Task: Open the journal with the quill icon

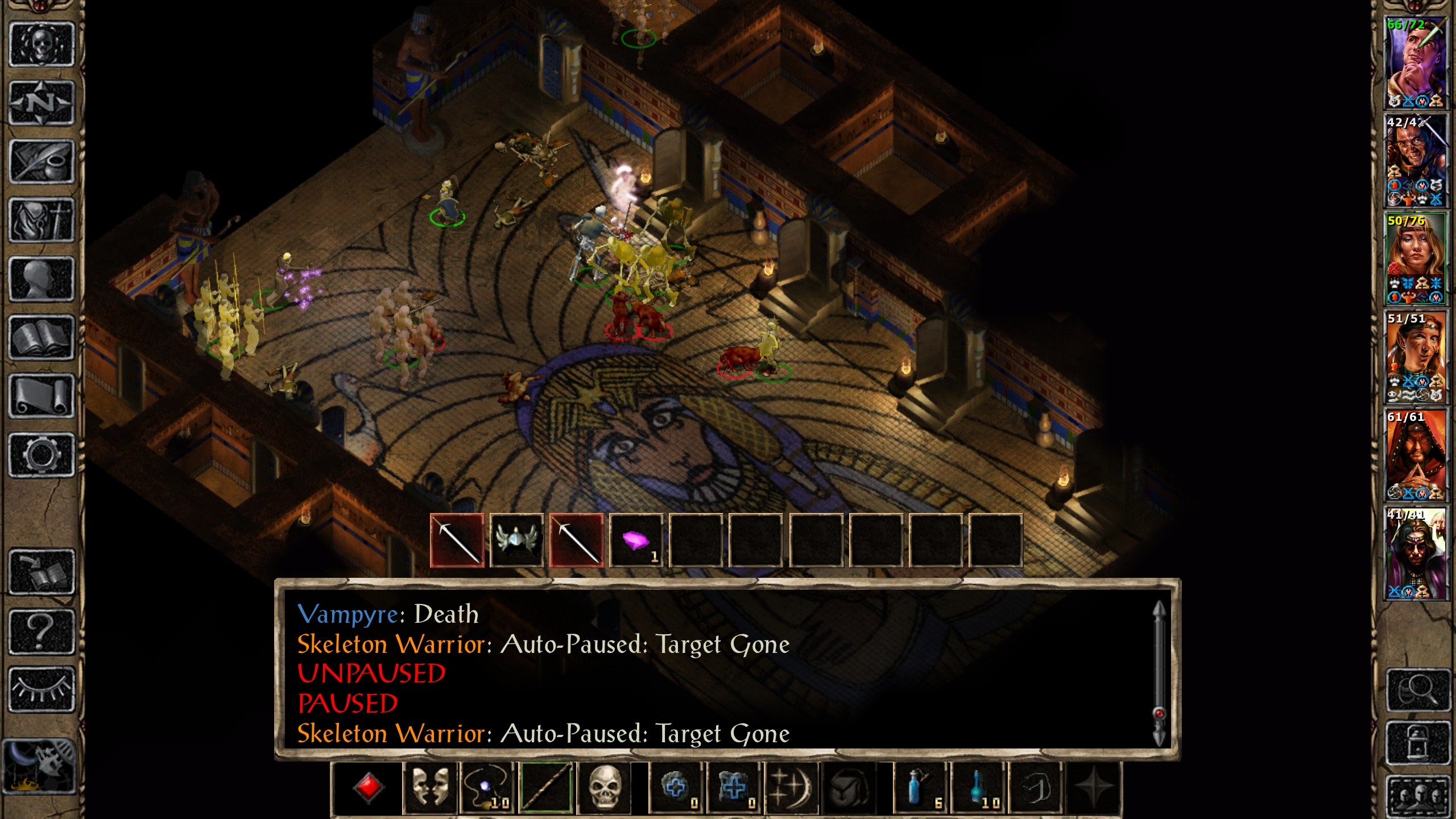Action: coord(42,162)
